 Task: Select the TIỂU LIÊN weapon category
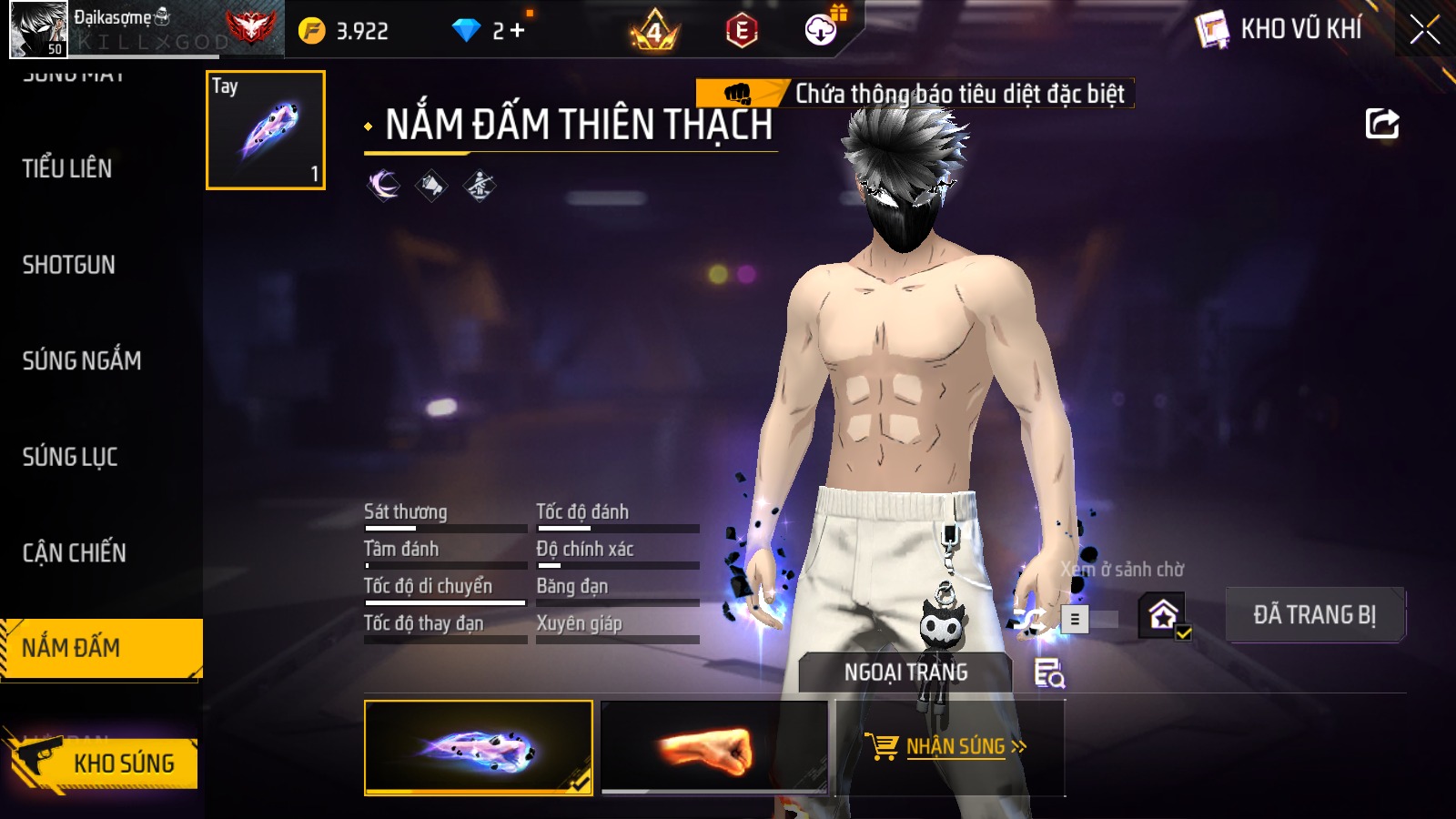(67, 169)
